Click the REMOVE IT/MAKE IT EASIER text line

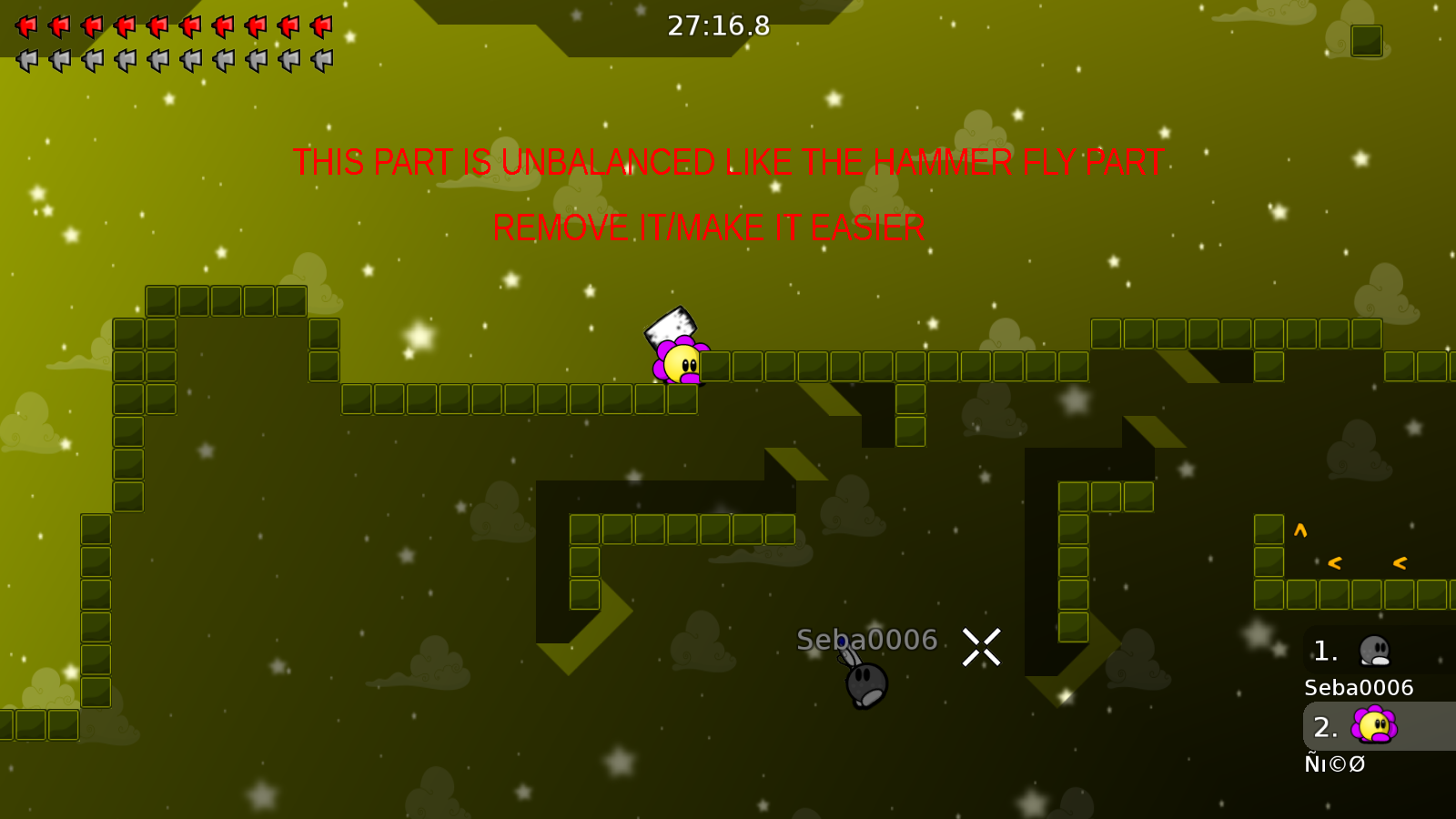coord(708,227)
